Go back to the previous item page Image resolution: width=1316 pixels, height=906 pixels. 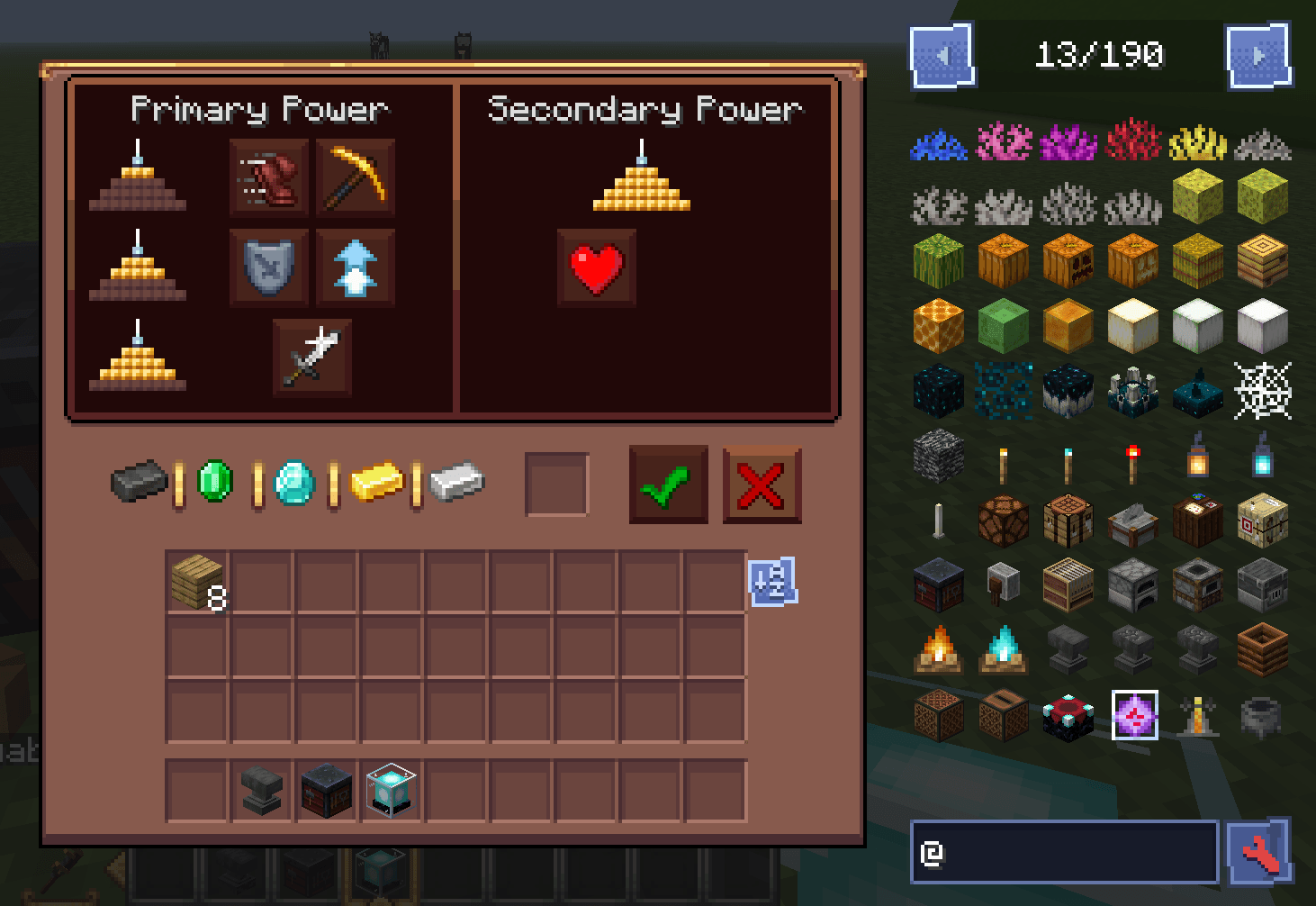(x=942, y=55)
